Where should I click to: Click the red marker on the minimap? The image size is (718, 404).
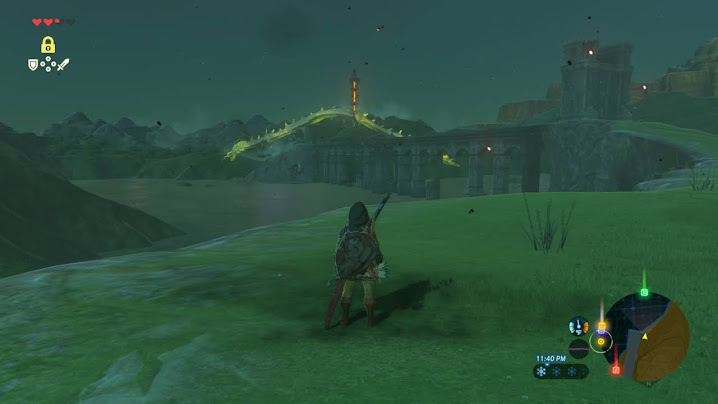pyautogui.click(x=615, y=369)
